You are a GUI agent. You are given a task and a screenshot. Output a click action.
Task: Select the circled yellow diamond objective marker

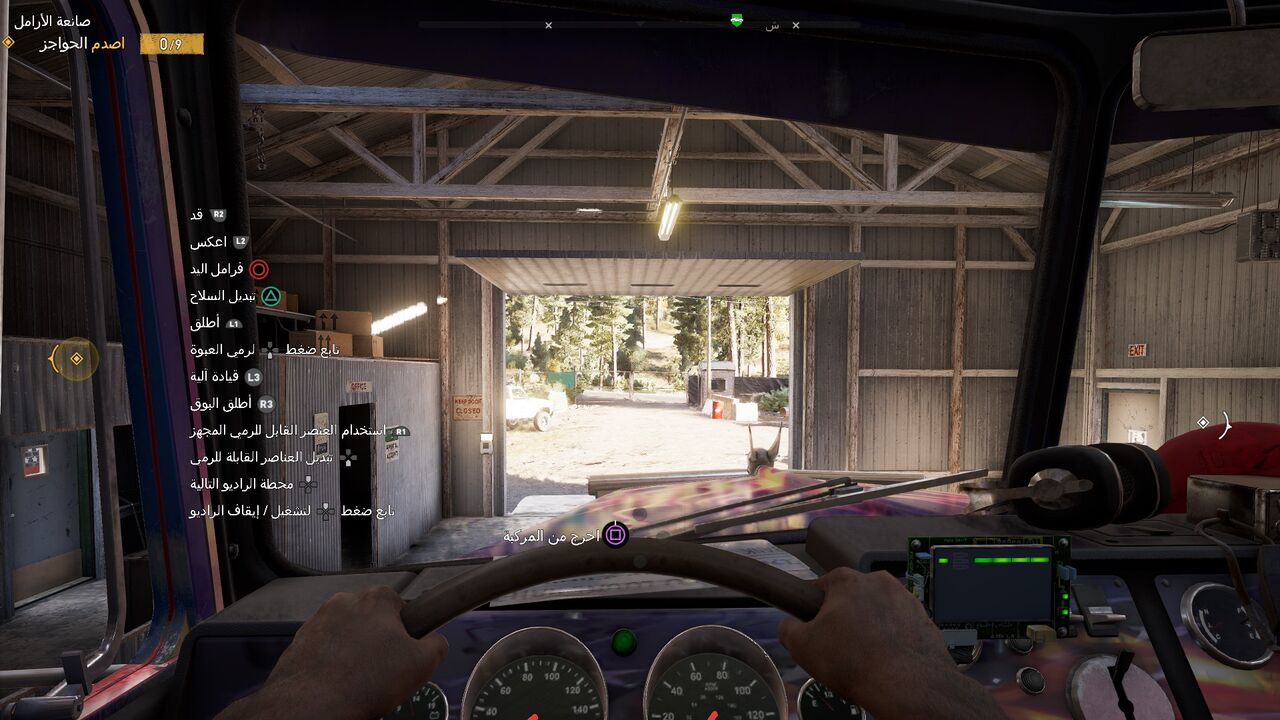tap(76, 359)
